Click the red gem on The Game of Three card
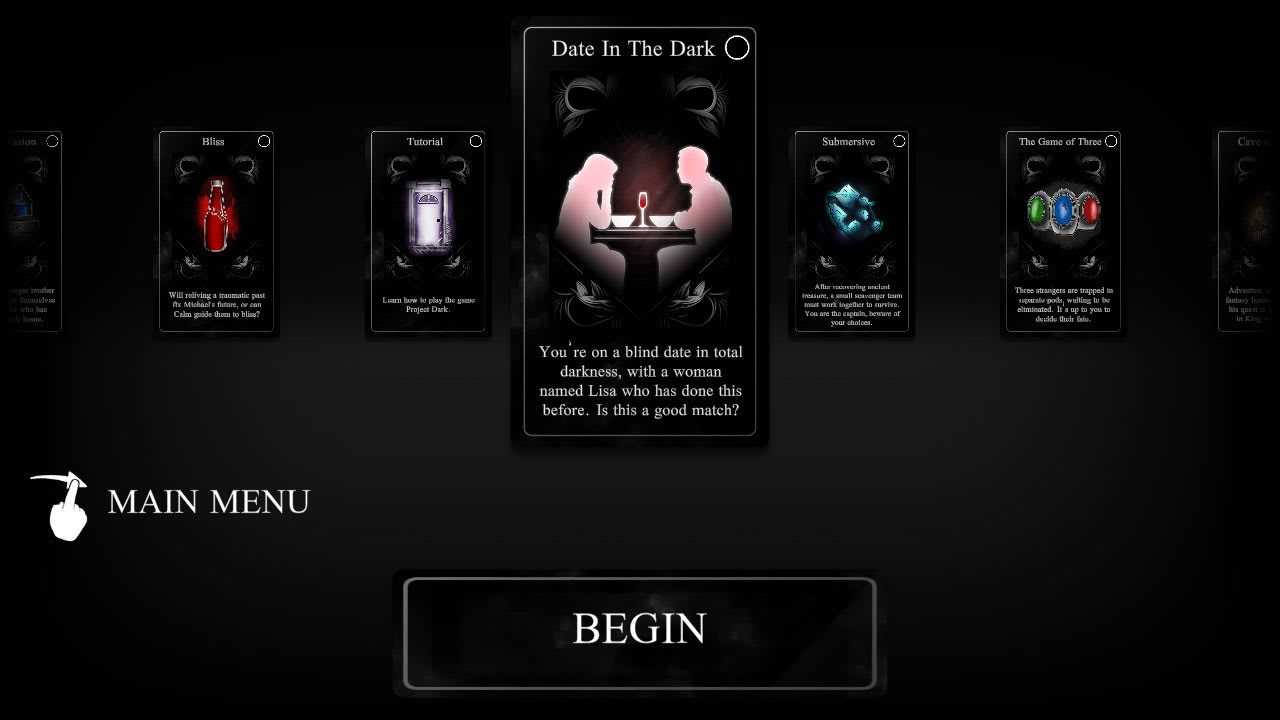The height and width of the screenshot is (720, 1280). click(1092, 208)
